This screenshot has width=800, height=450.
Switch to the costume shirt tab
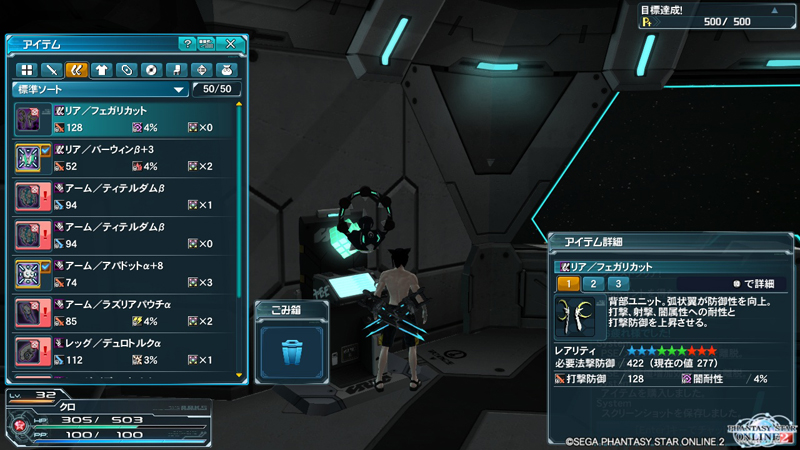pyautogui.click(x=100, y=70)
